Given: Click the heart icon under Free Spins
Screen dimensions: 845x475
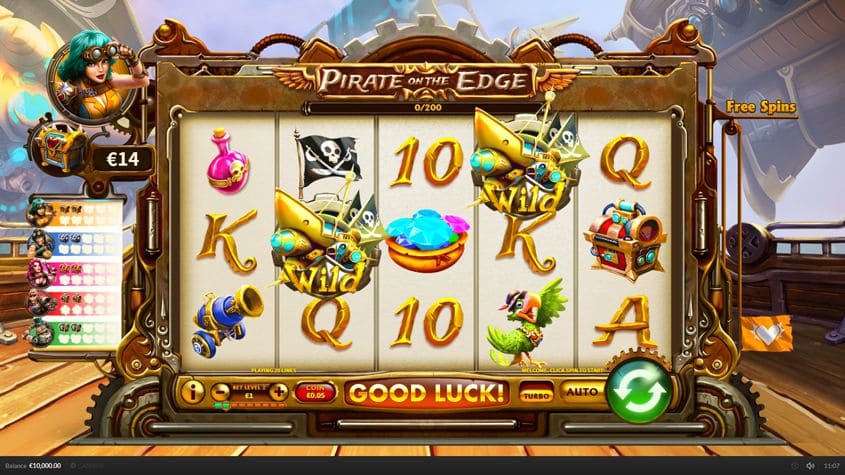Looking at the screenshot, I should click(768, 333).
